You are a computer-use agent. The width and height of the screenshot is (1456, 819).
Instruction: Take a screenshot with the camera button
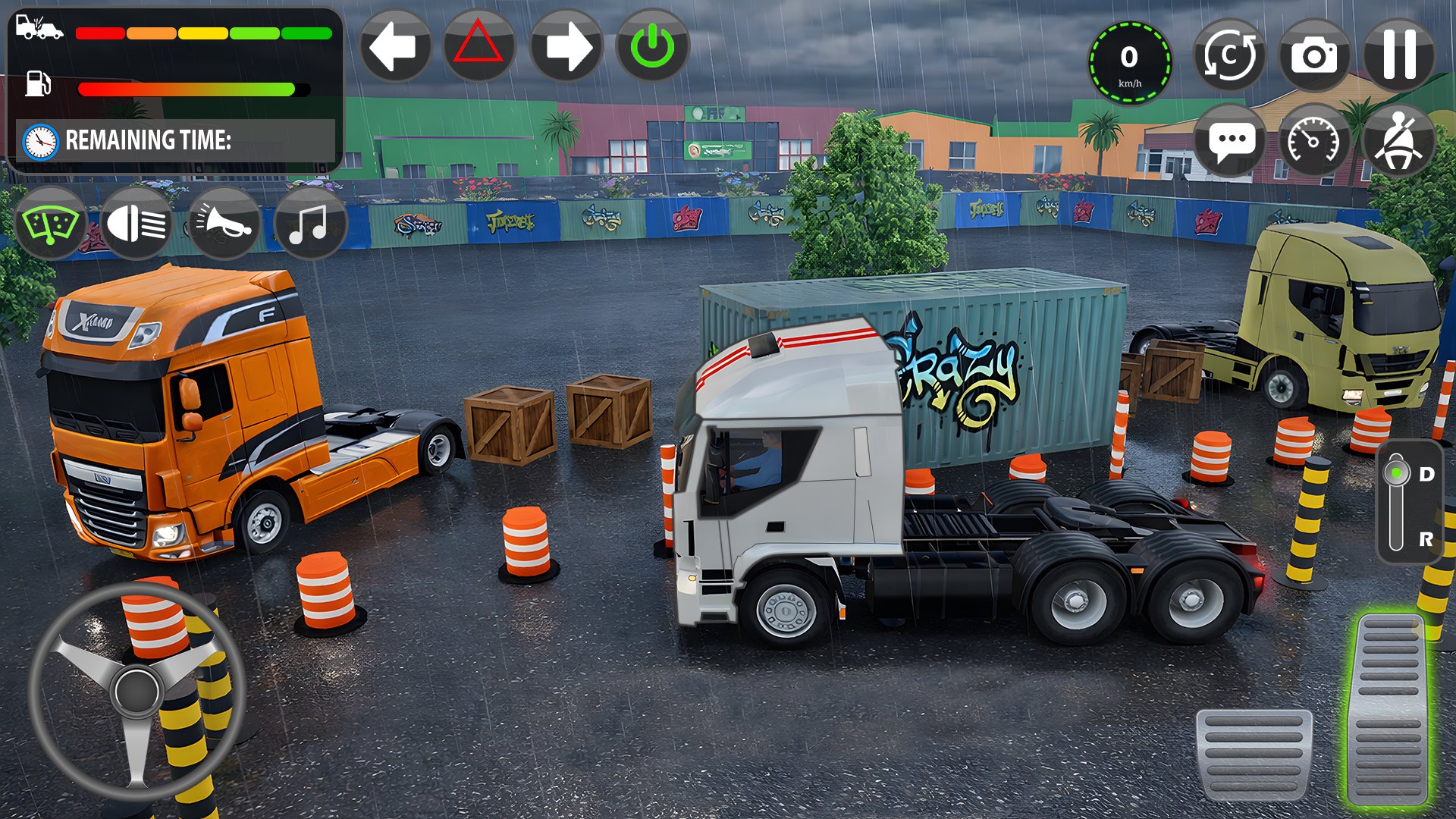tap(1314, 55)
